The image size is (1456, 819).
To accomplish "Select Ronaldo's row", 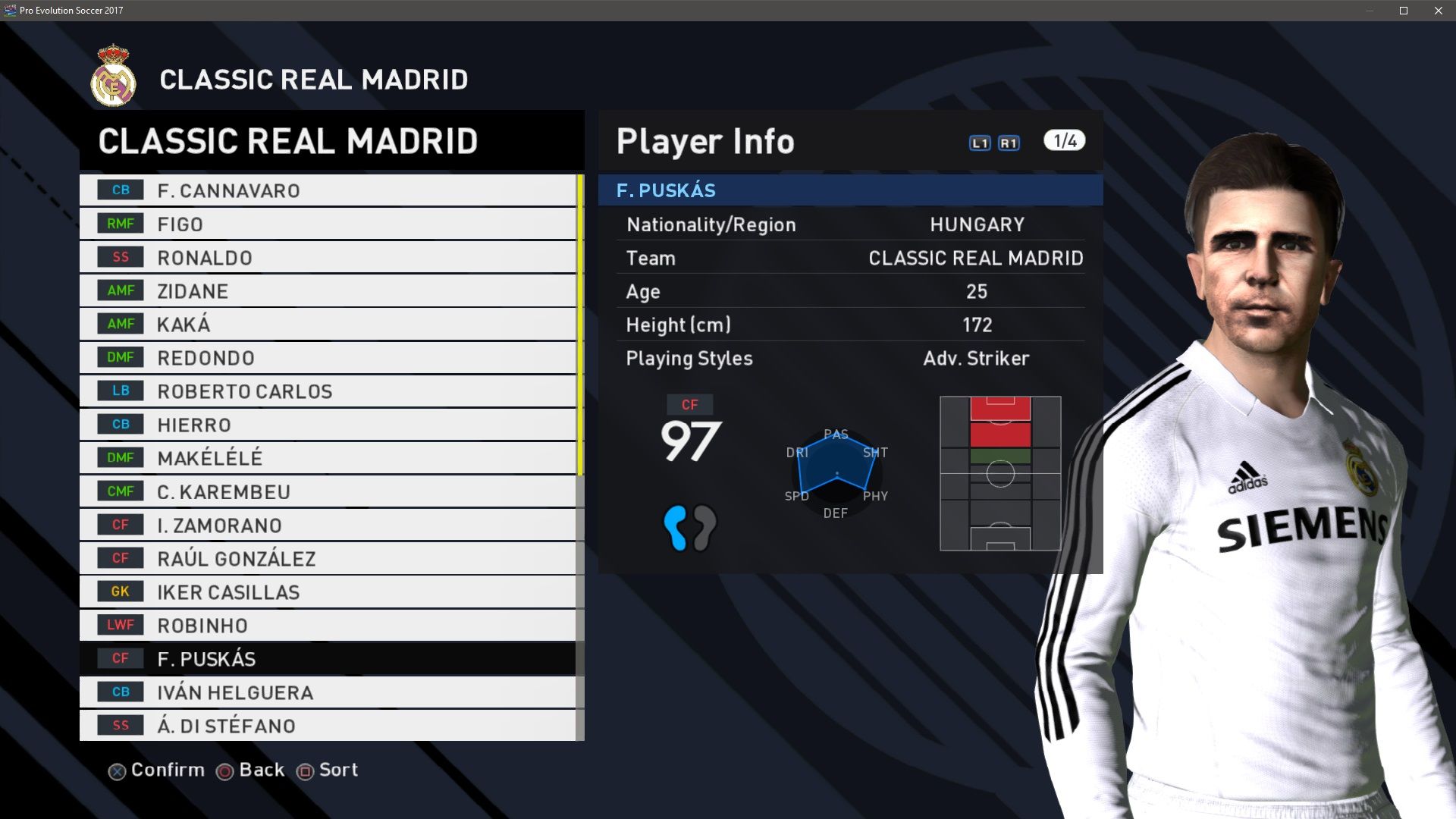I will [328, 258].
